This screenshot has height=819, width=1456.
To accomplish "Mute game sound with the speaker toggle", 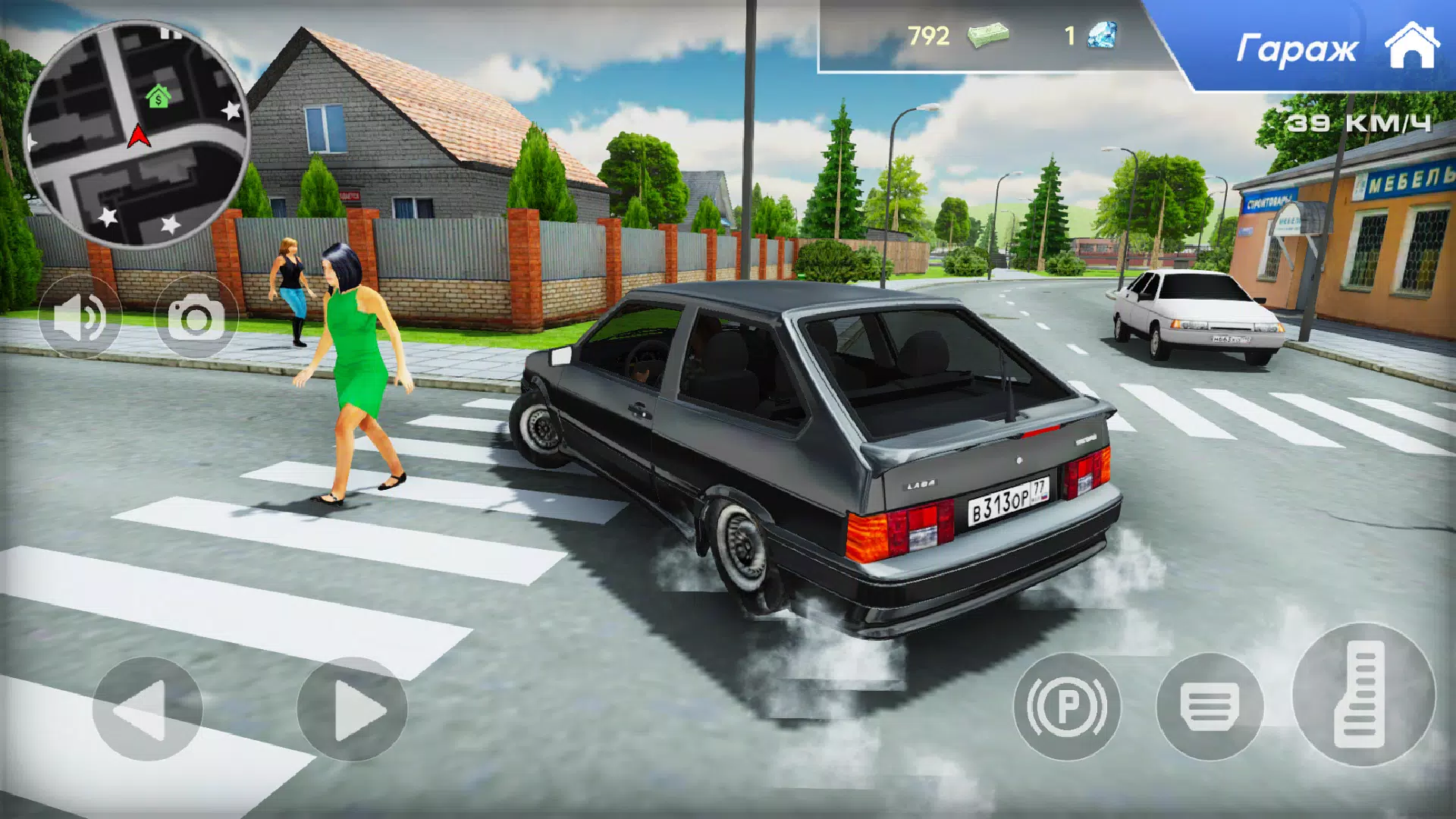I will [79, 318].
